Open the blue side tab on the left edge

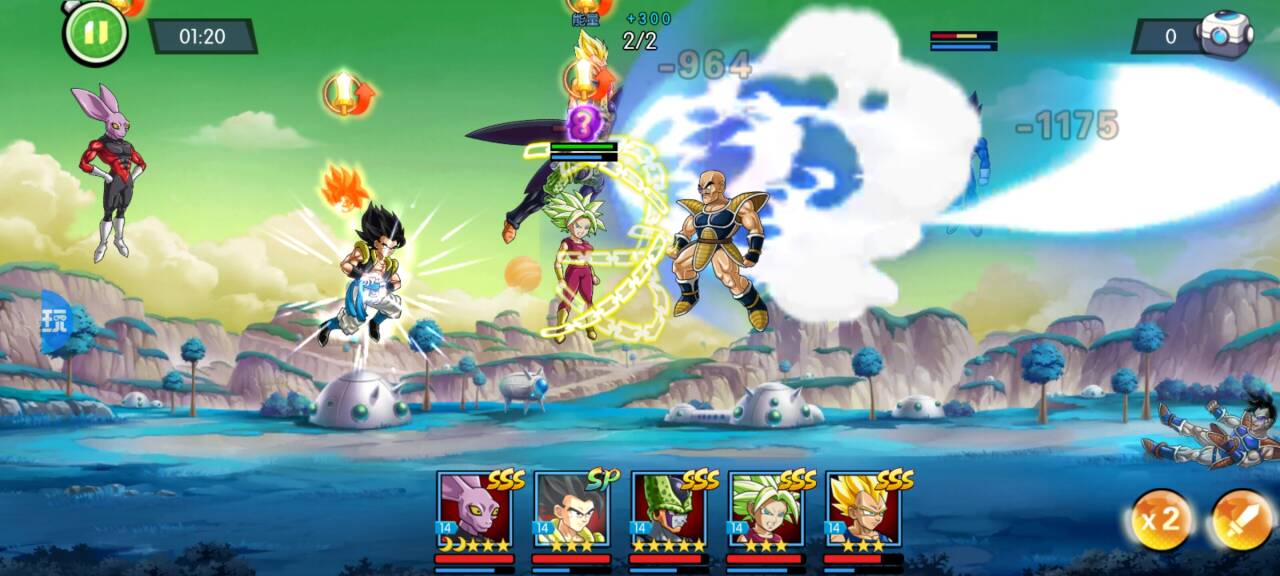point(54,322)
